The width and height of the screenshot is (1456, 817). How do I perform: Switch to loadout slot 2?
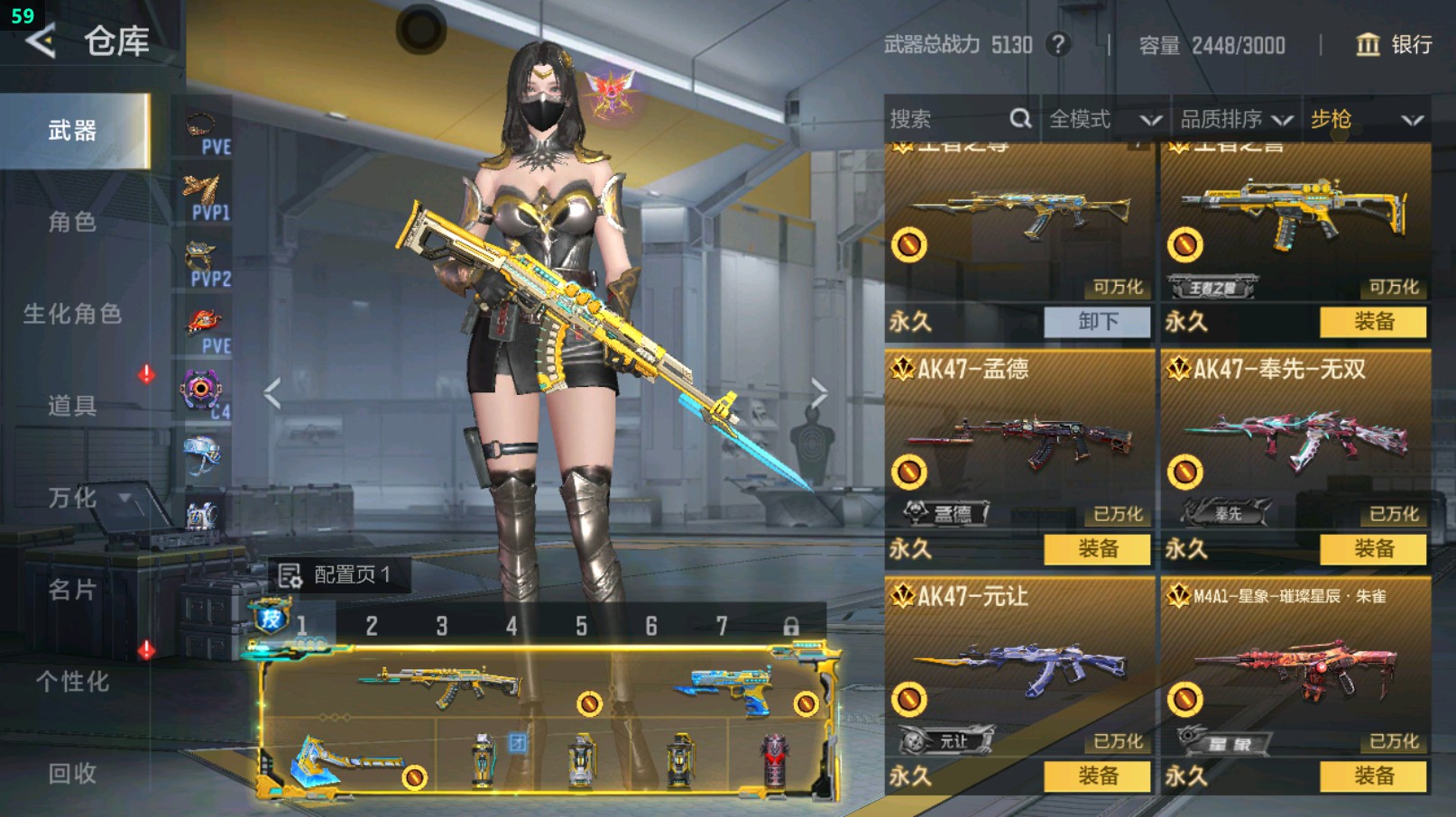click(372, 626)
